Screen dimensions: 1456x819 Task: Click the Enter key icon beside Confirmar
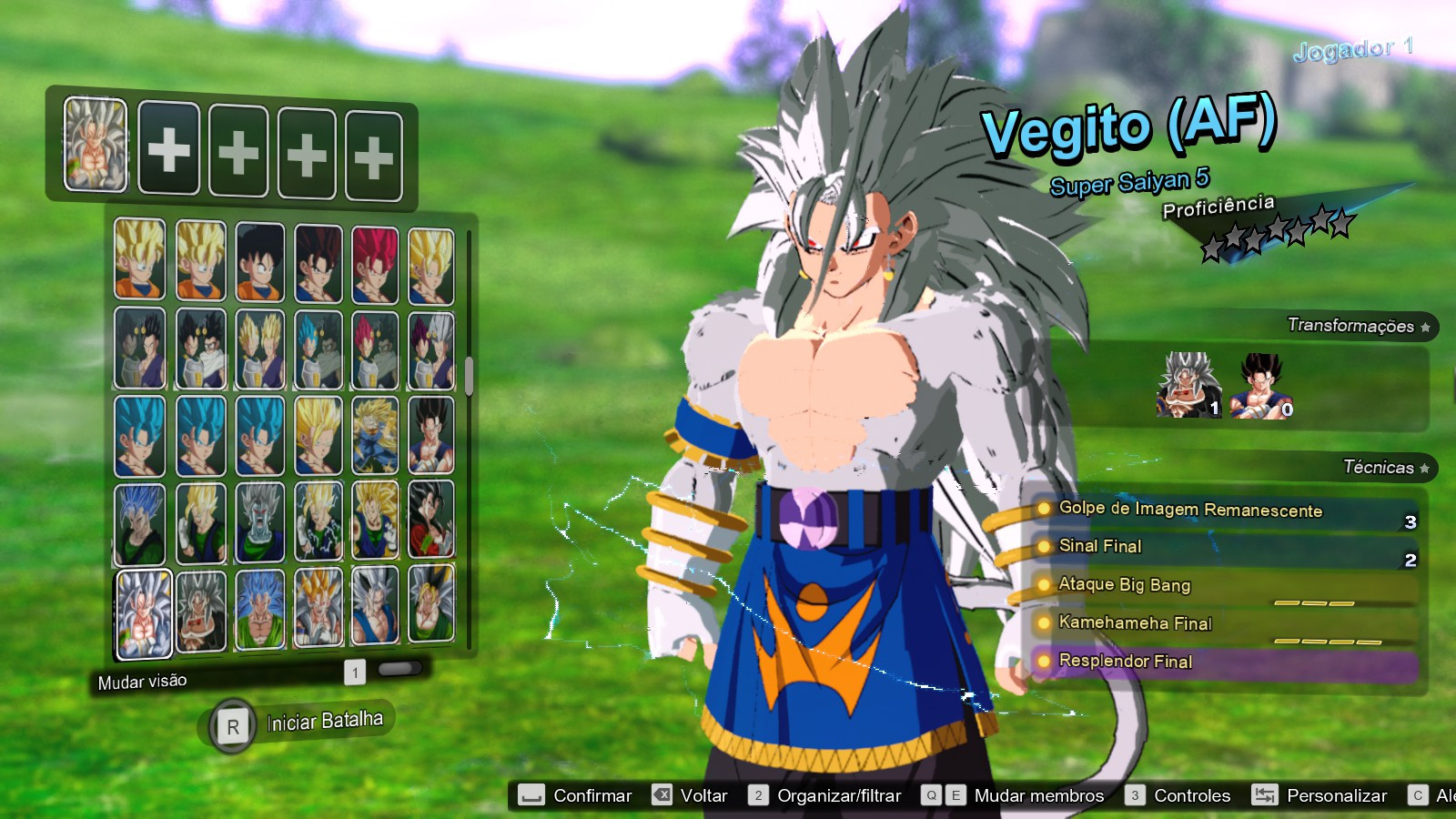(531, 795)
